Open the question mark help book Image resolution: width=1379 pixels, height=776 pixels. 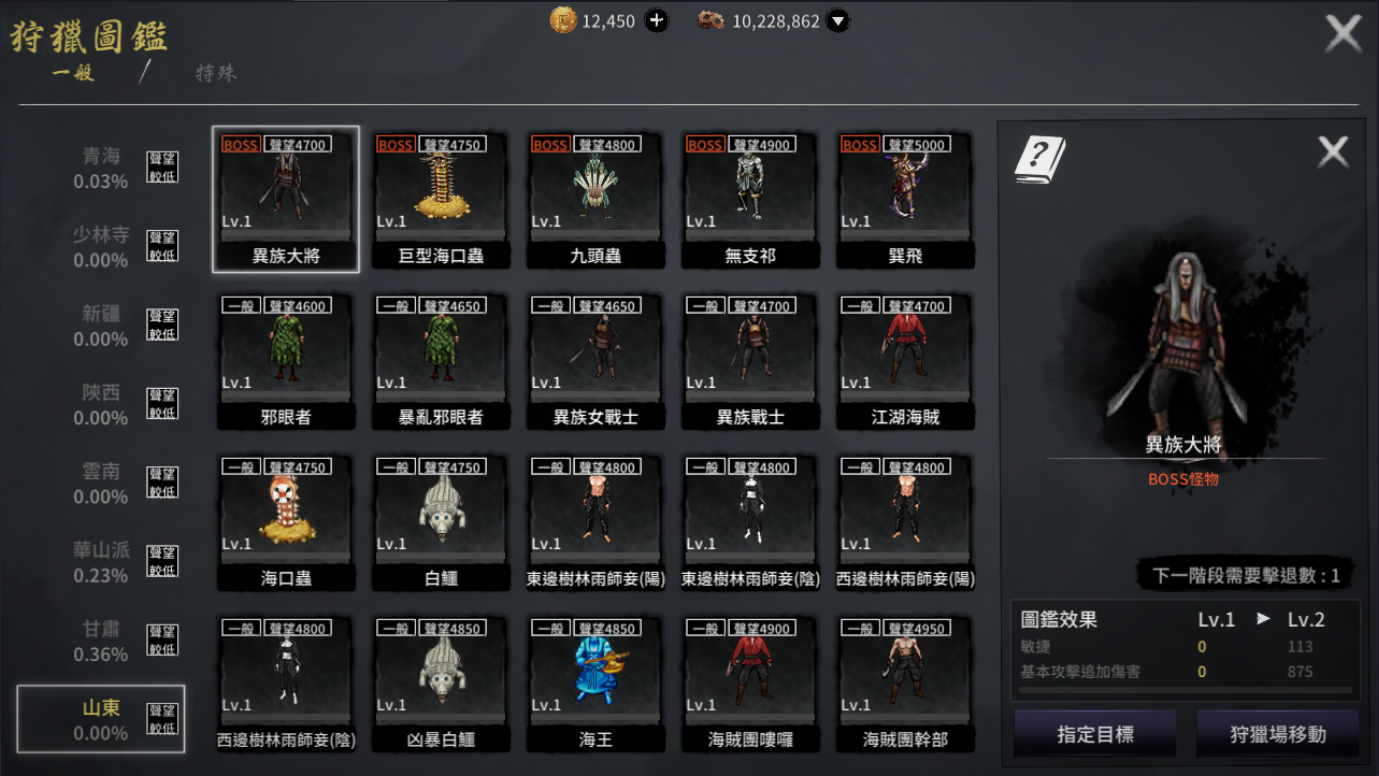[x=1039, y=160]
